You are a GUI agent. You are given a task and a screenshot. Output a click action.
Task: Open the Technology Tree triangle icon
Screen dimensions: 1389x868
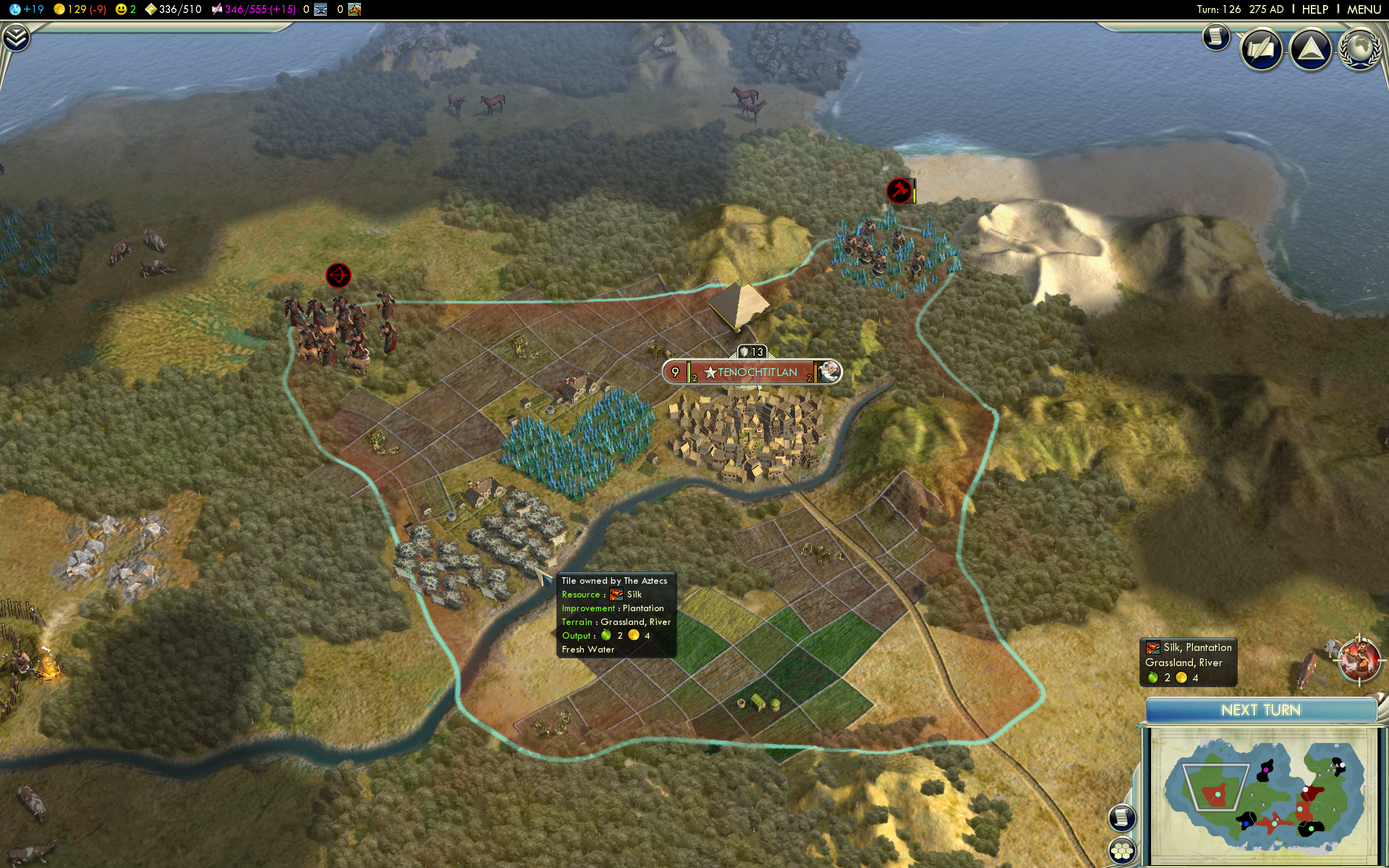pyautogui.click(x=1311, y=48)
